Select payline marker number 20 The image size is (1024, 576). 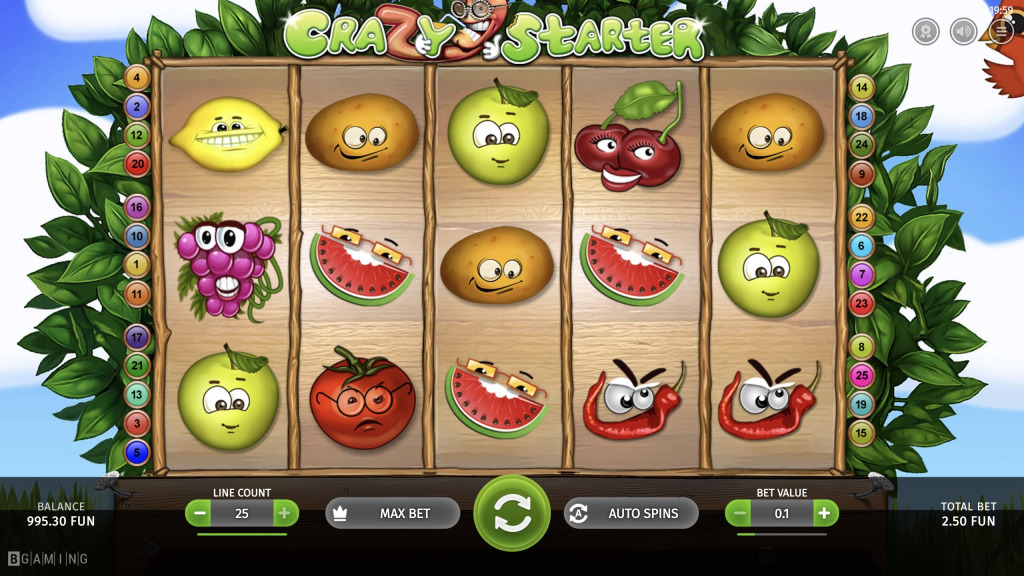click(x=137, y=164)
